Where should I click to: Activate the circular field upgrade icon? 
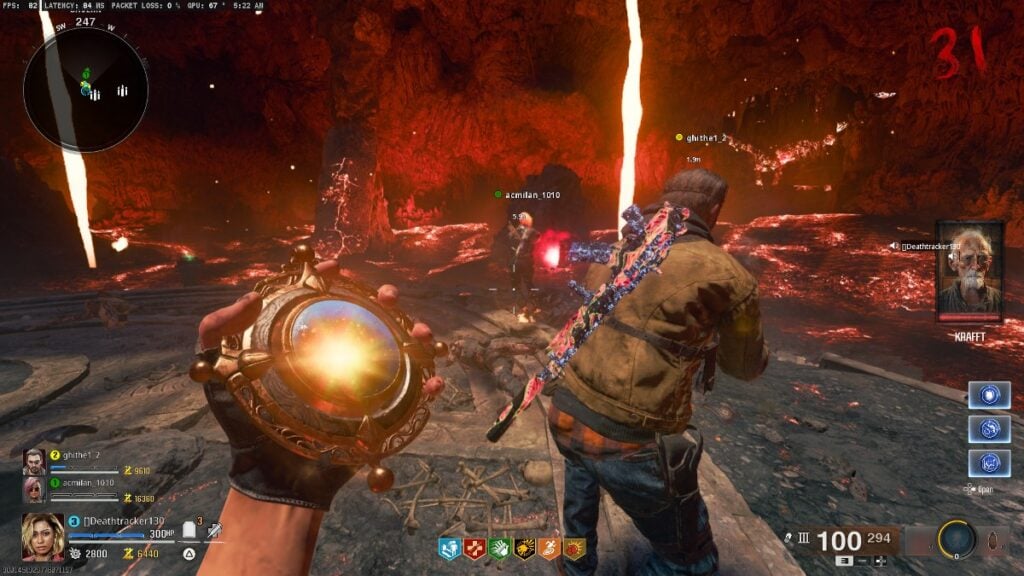pos(956,540)
